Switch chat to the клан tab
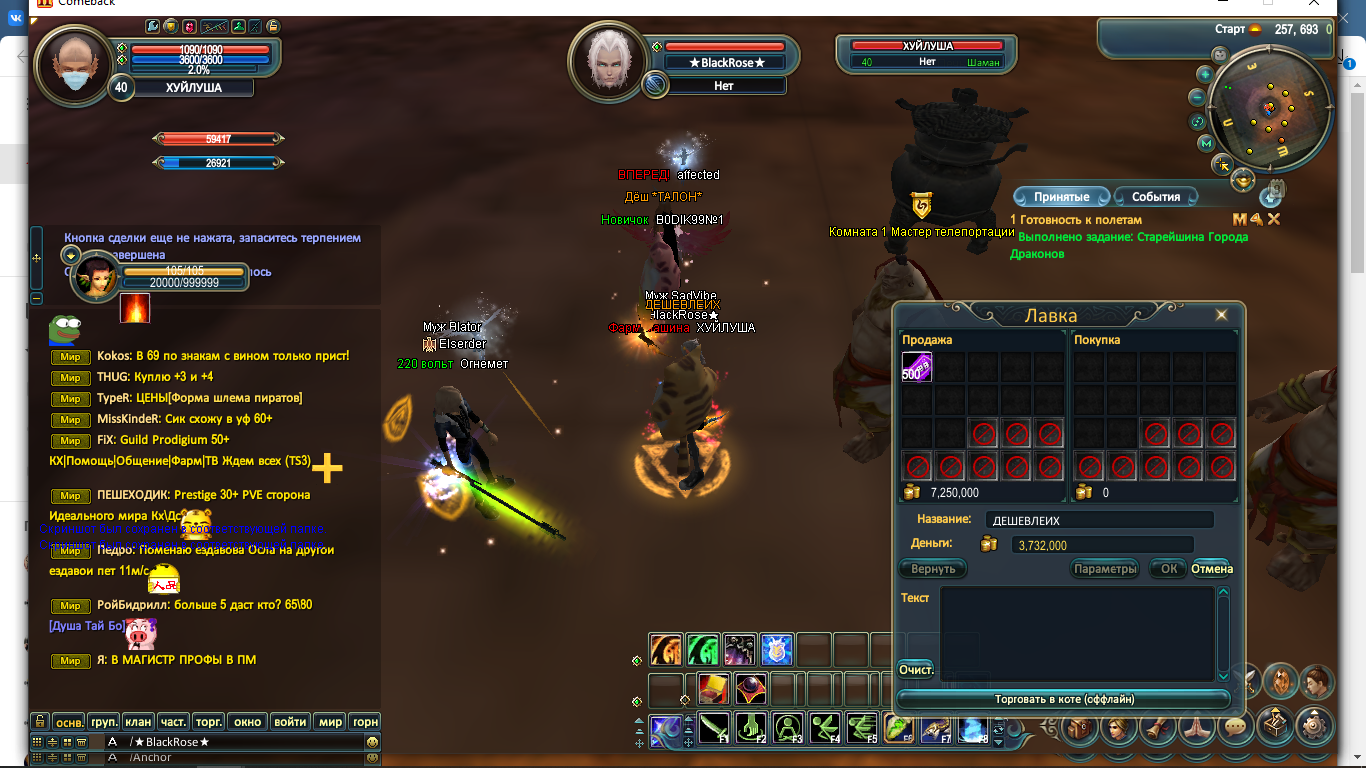The height and width of the screenshot is (768, 1366). coord(139,721)
